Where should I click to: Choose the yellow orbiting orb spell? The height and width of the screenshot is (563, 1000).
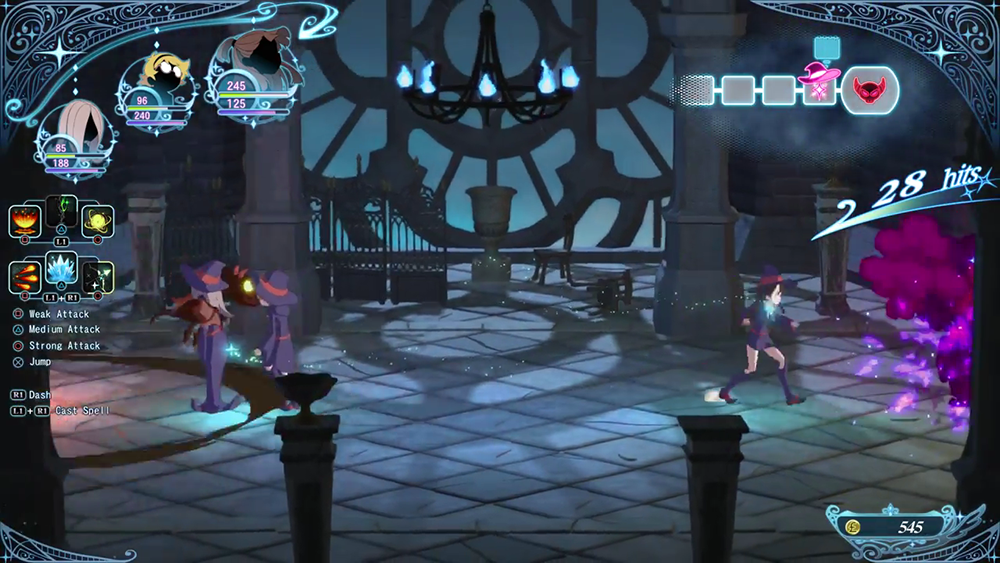pos(99,220)
